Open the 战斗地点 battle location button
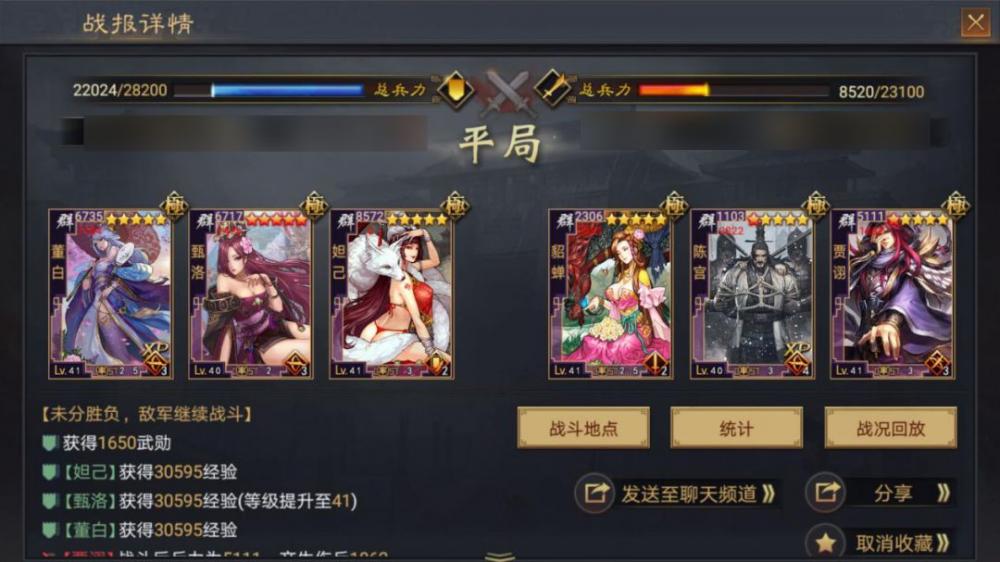This screenshot has width=1000, height=562. [x=583, y=428]
